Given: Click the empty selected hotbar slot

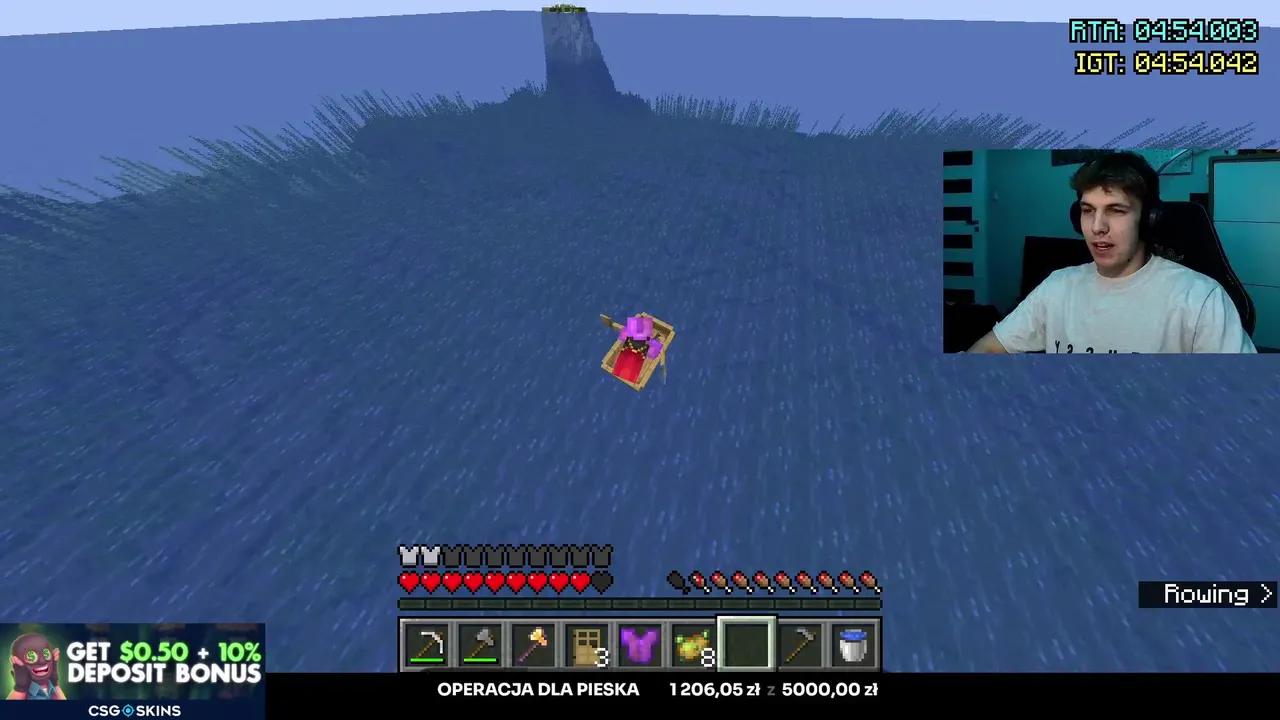Looking at the screenshot, I should (747, 645).
